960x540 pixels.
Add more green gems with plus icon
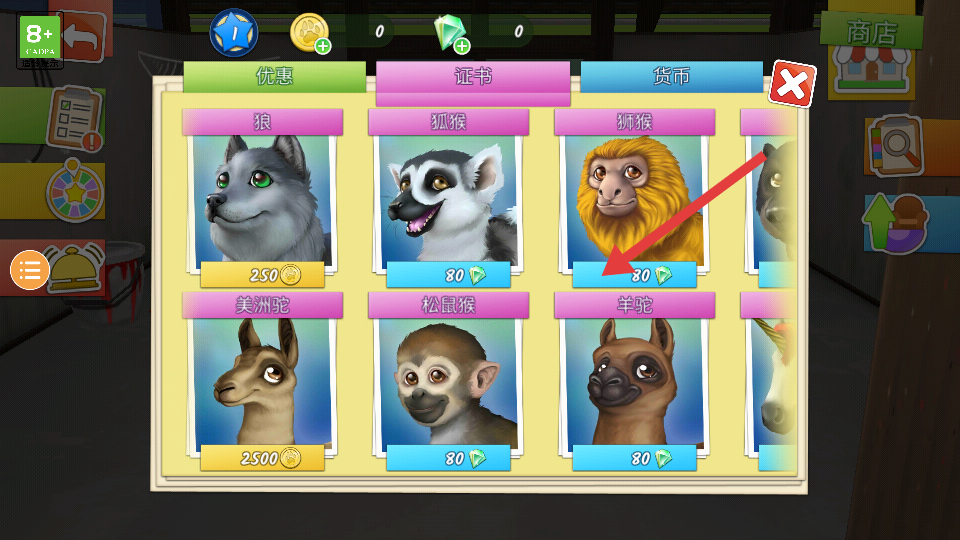pyautogui.click(x=463, y=46)
